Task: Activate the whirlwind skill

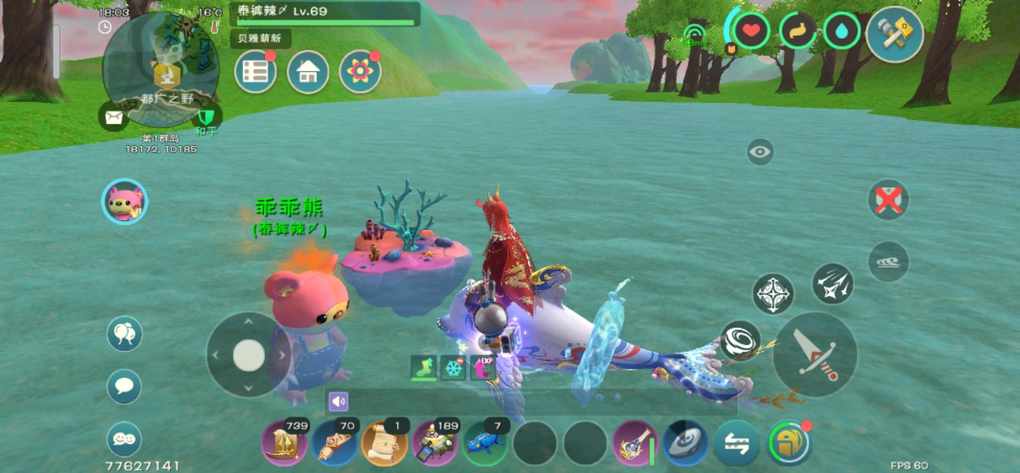Action: coord(740,340)
